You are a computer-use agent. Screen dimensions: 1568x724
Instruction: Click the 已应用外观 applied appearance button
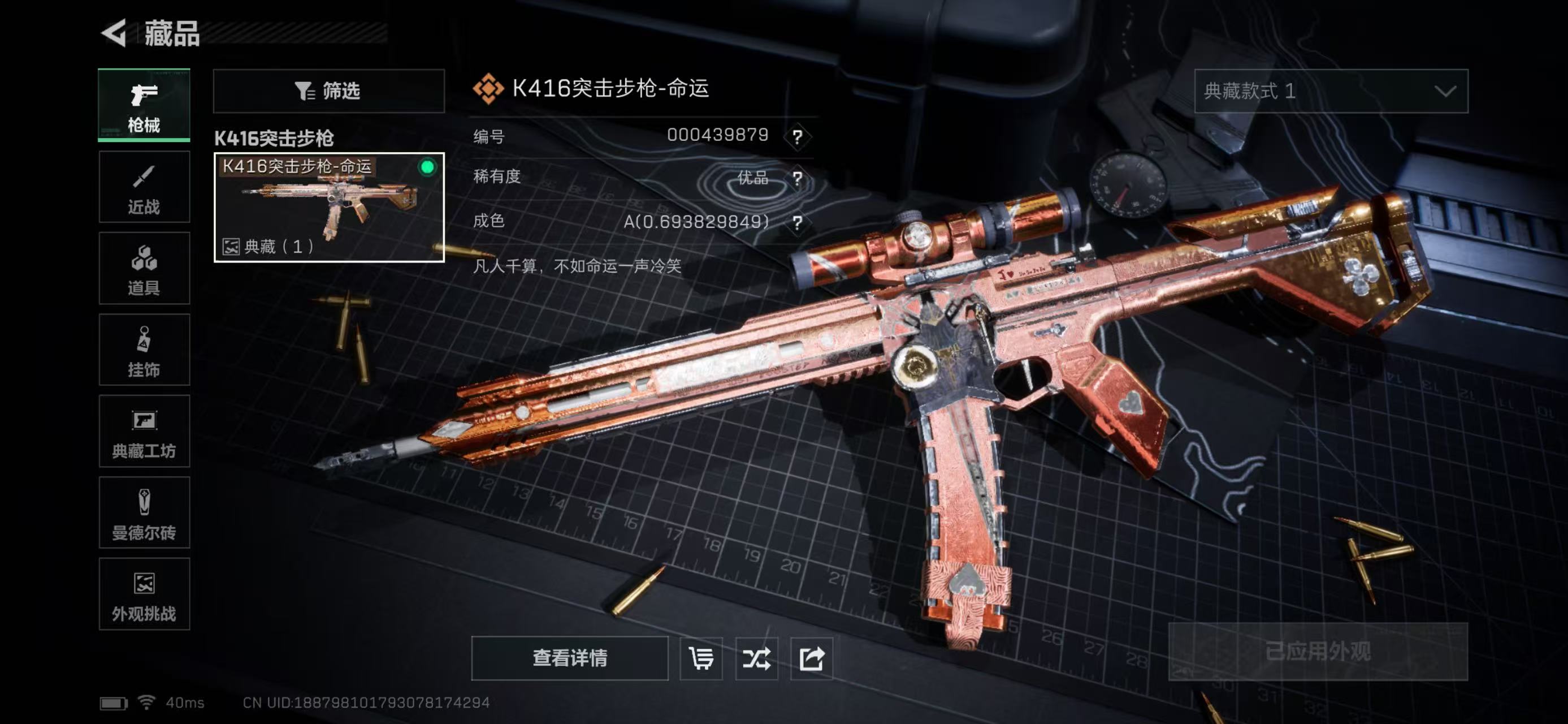1318,652
